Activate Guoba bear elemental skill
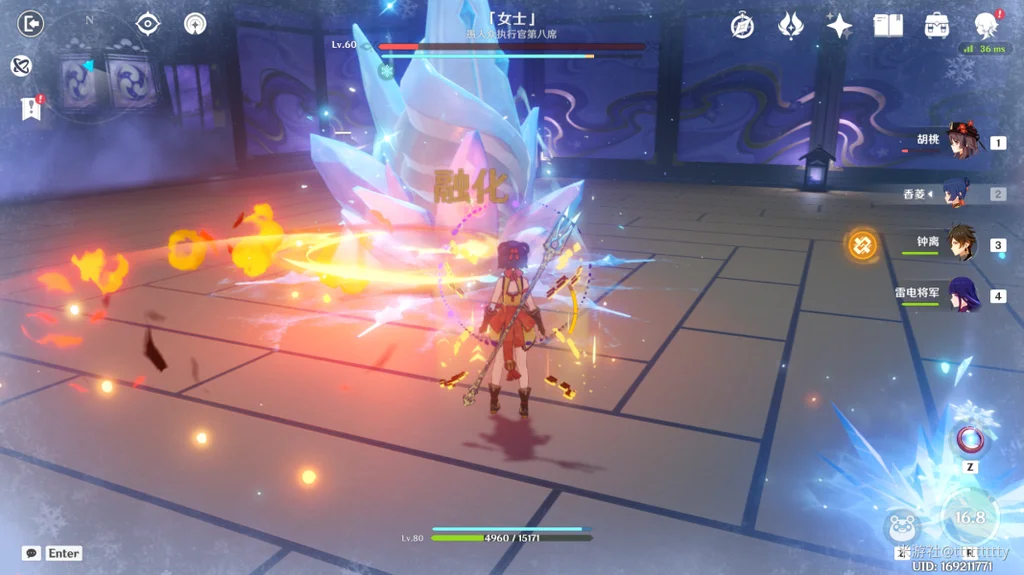Screen dimensions: 1024x575 click(900, 527)
